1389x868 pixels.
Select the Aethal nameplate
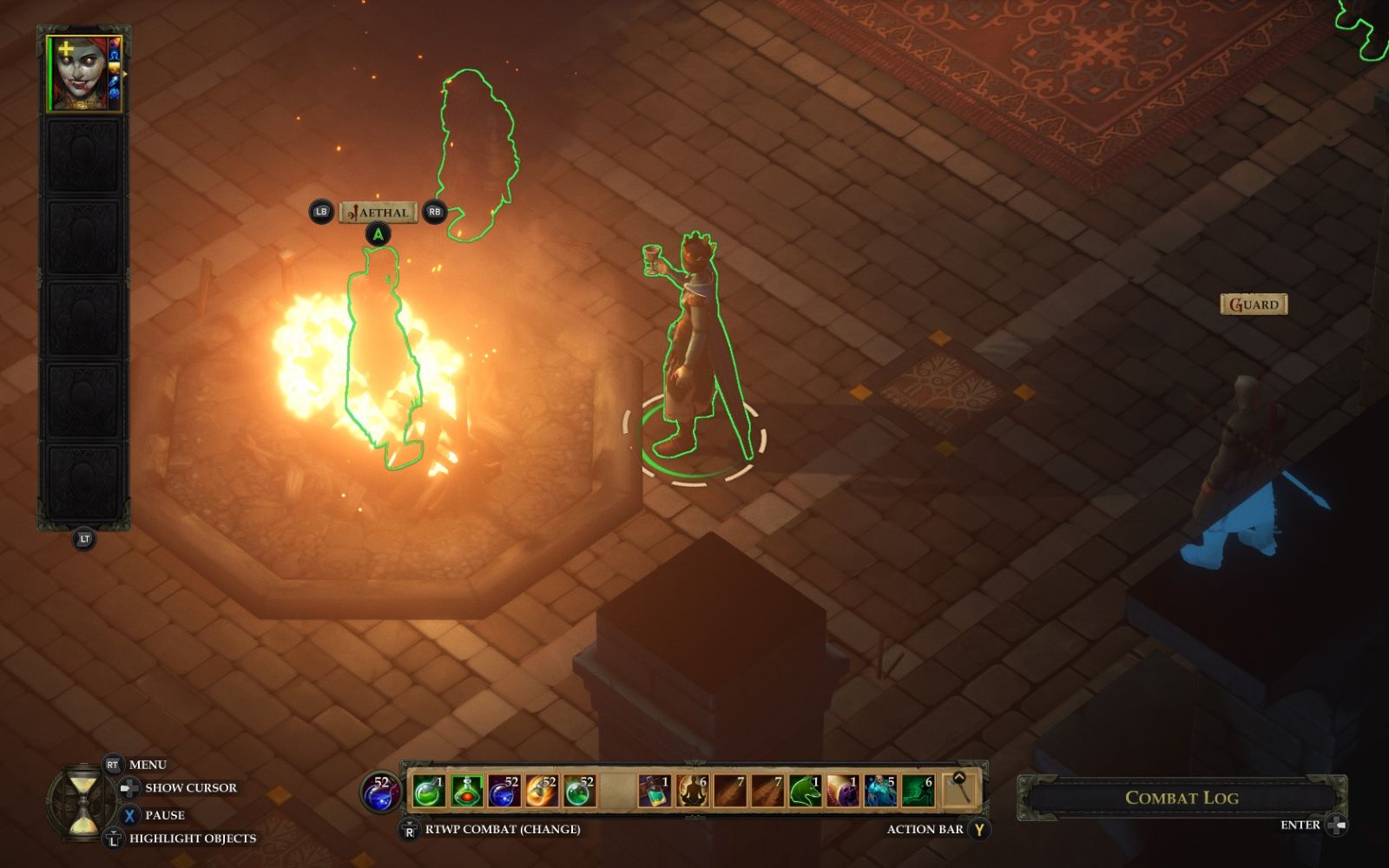379,212
